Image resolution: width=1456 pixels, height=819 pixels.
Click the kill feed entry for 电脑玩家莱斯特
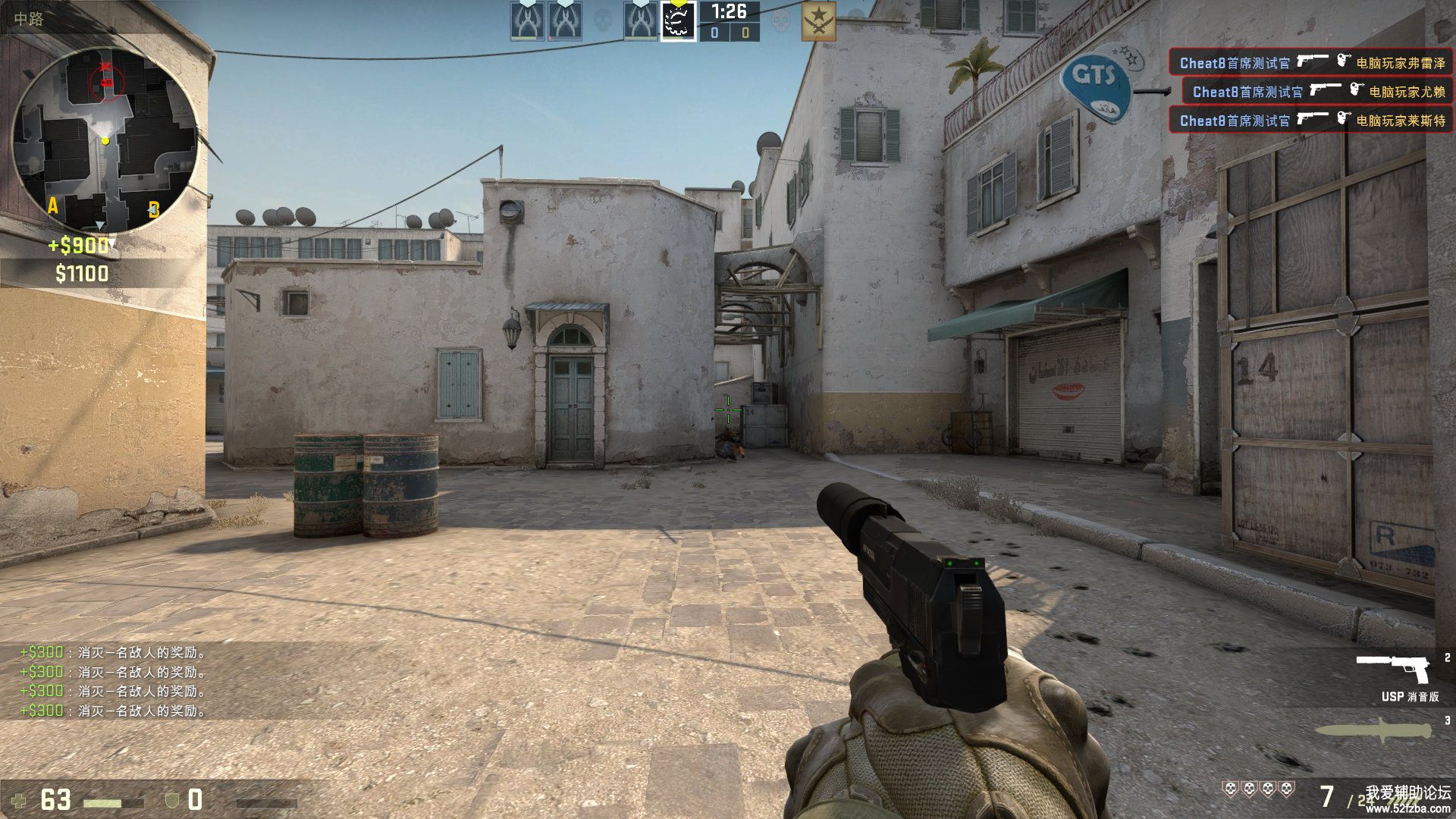tap(1311, 120)
